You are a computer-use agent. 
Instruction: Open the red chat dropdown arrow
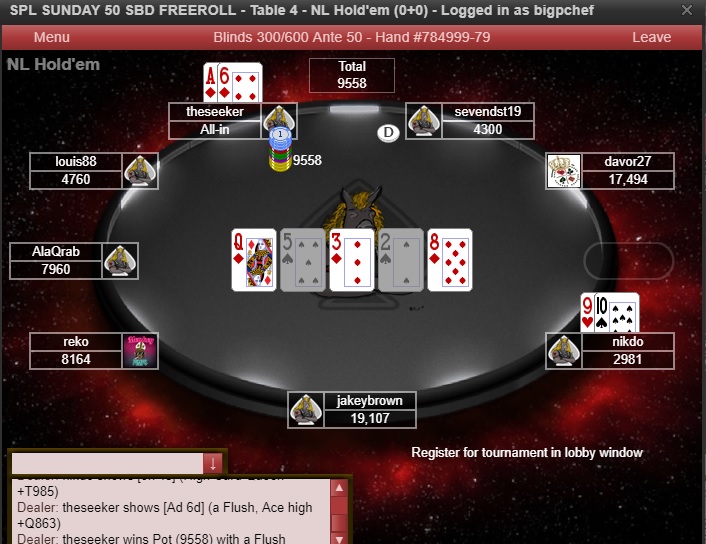[213, 463]
